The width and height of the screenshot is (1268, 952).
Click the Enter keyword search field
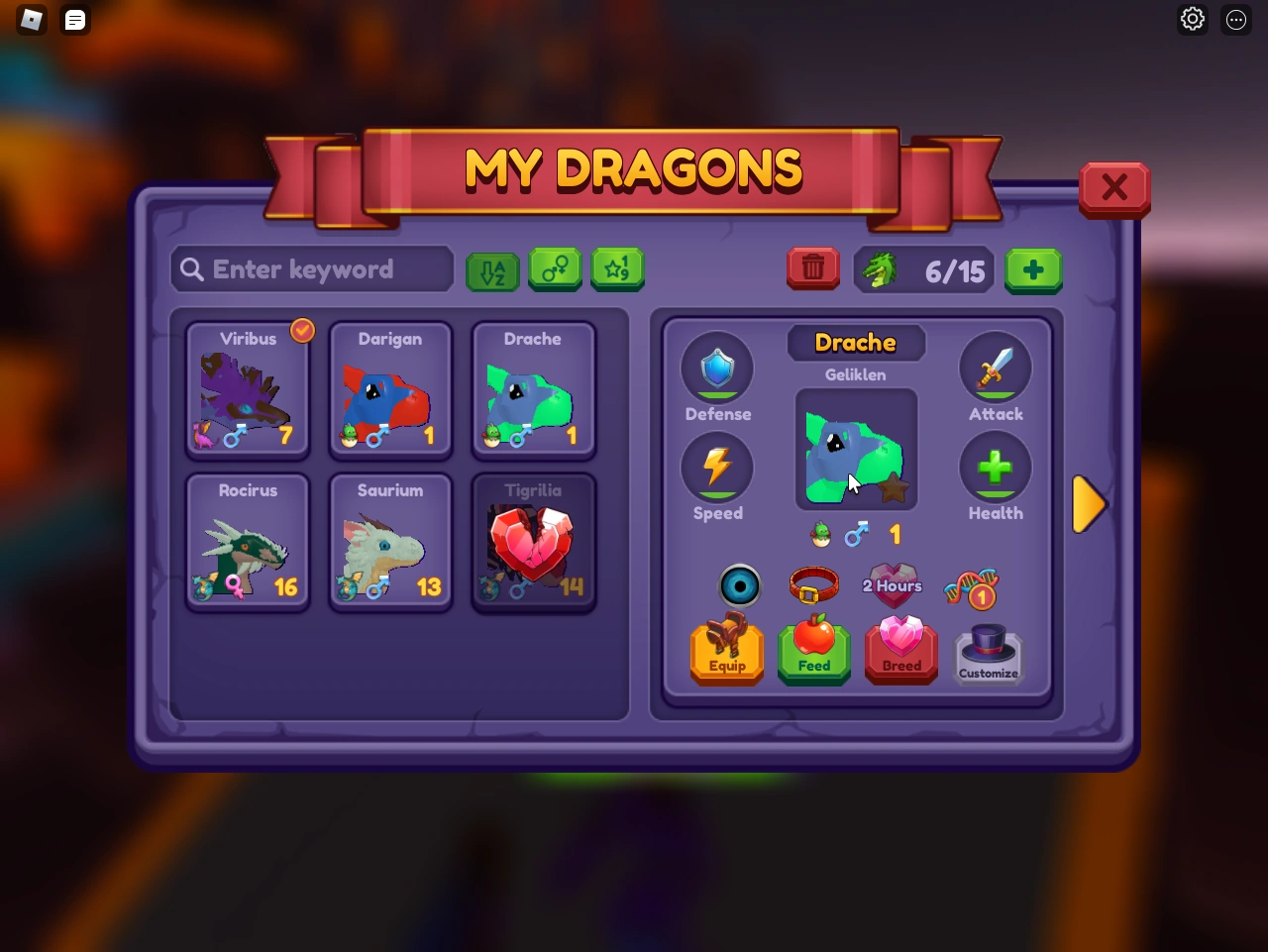311,268
